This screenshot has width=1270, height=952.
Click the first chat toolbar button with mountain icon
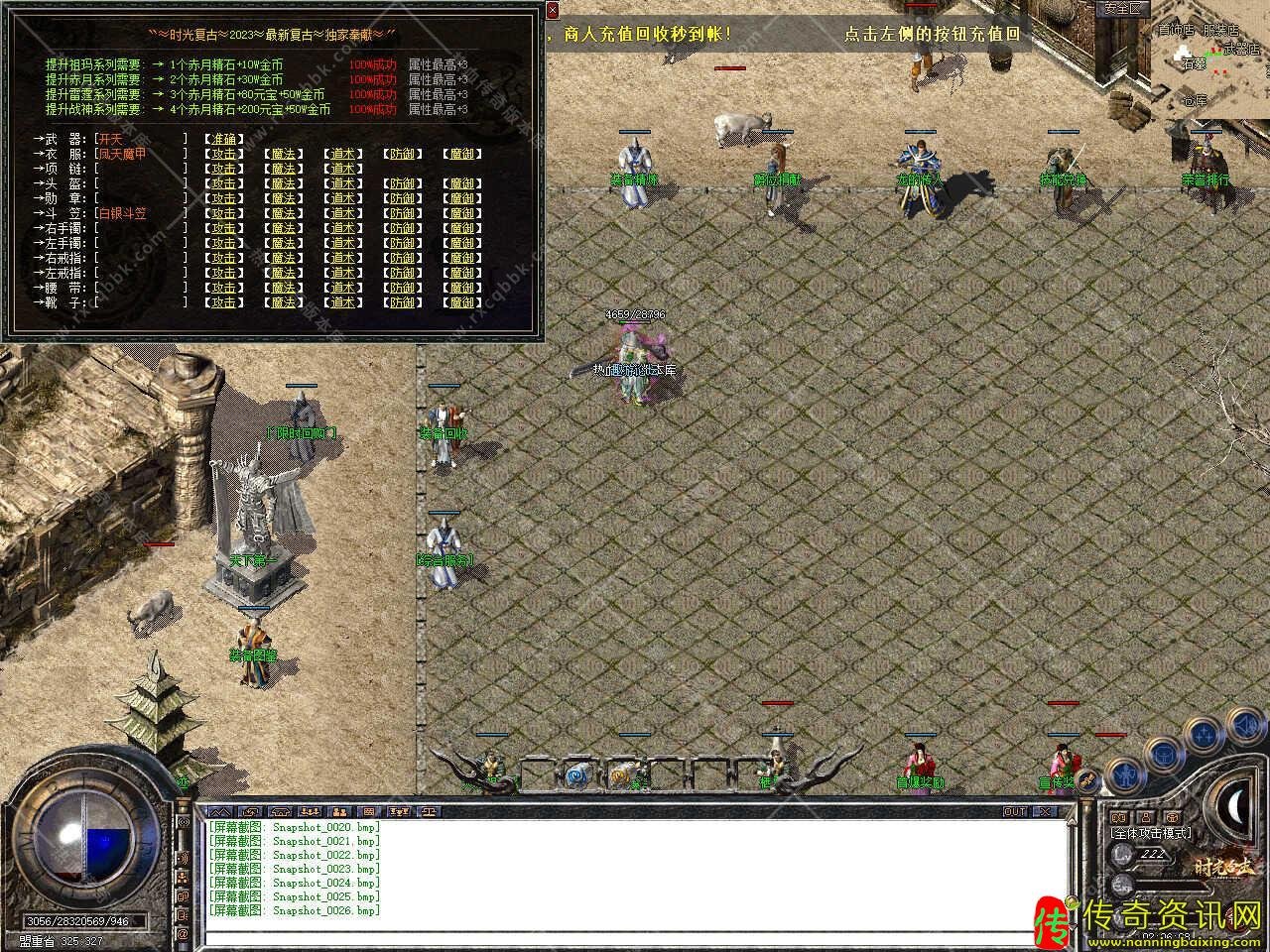tap(221, 811)
